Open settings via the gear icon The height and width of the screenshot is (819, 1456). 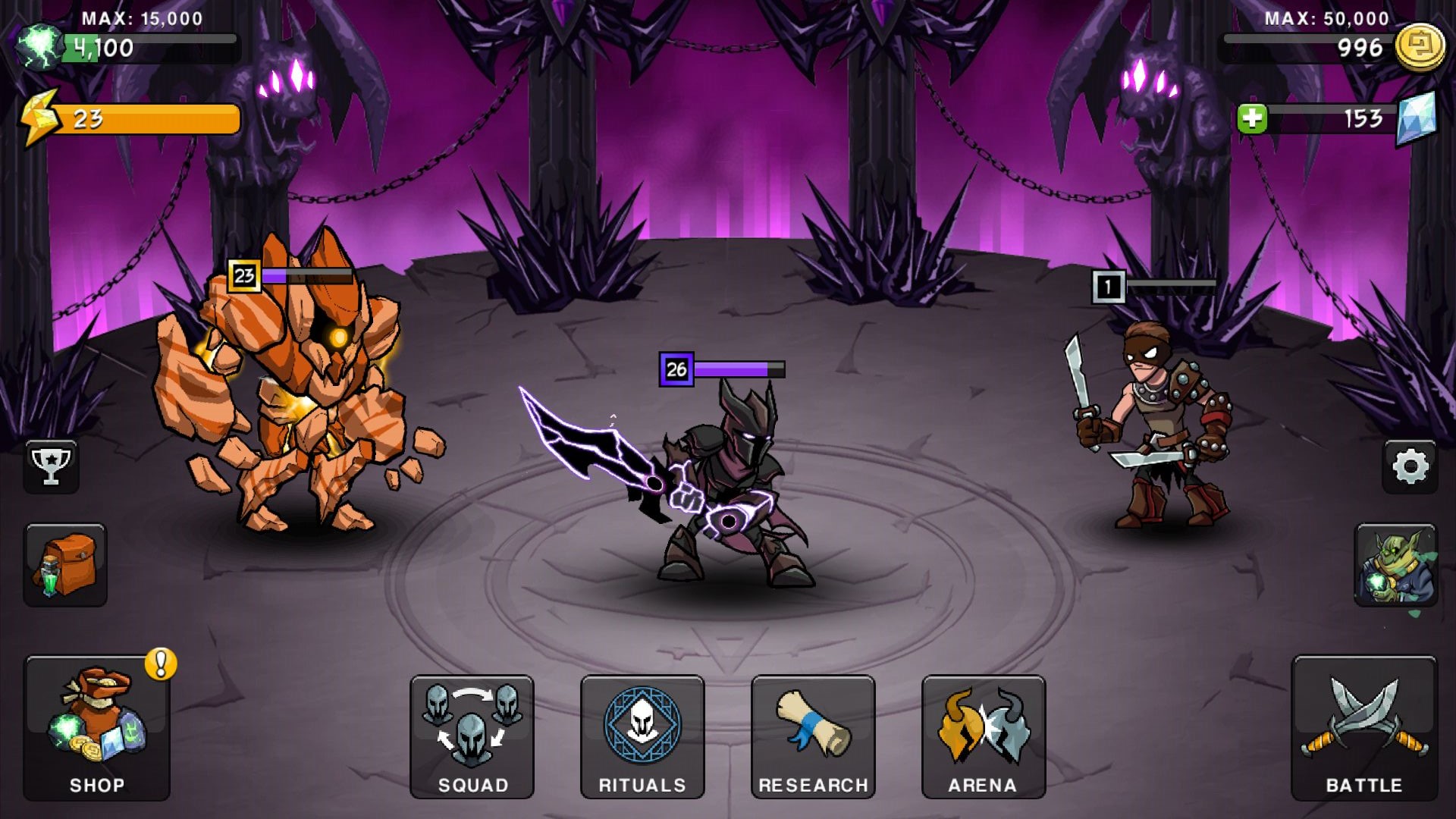[1410, 466]
